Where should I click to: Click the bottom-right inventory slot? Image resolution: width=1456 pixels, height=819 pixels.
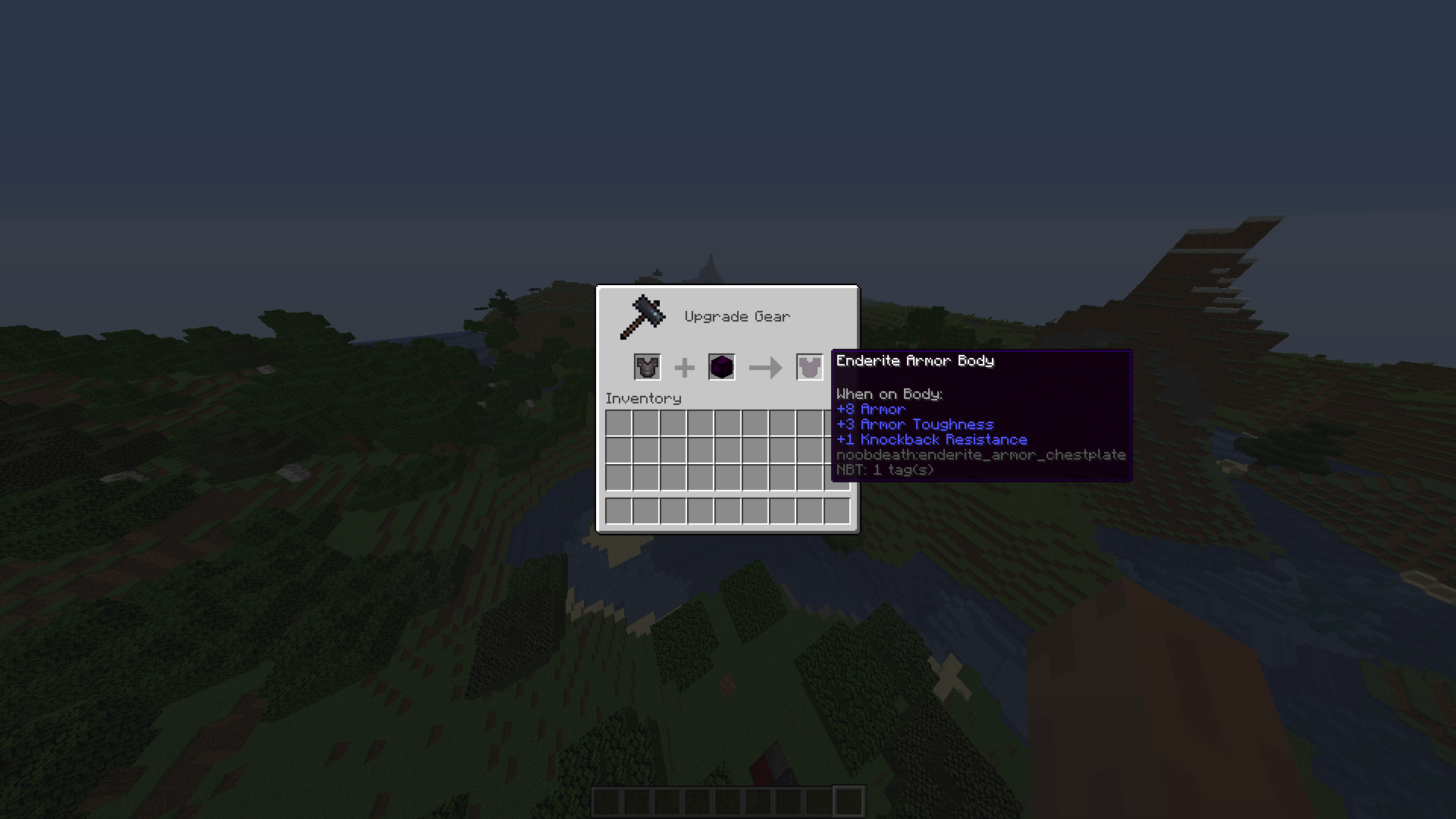point(838,511)
